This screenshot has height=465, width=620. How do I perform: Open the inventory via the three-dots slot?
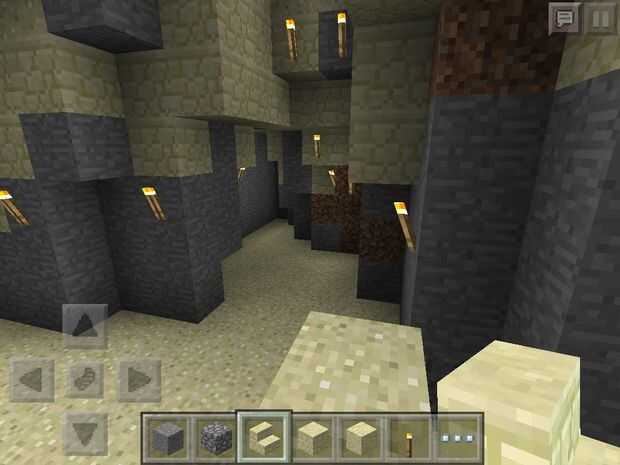[x=458, y=437]
